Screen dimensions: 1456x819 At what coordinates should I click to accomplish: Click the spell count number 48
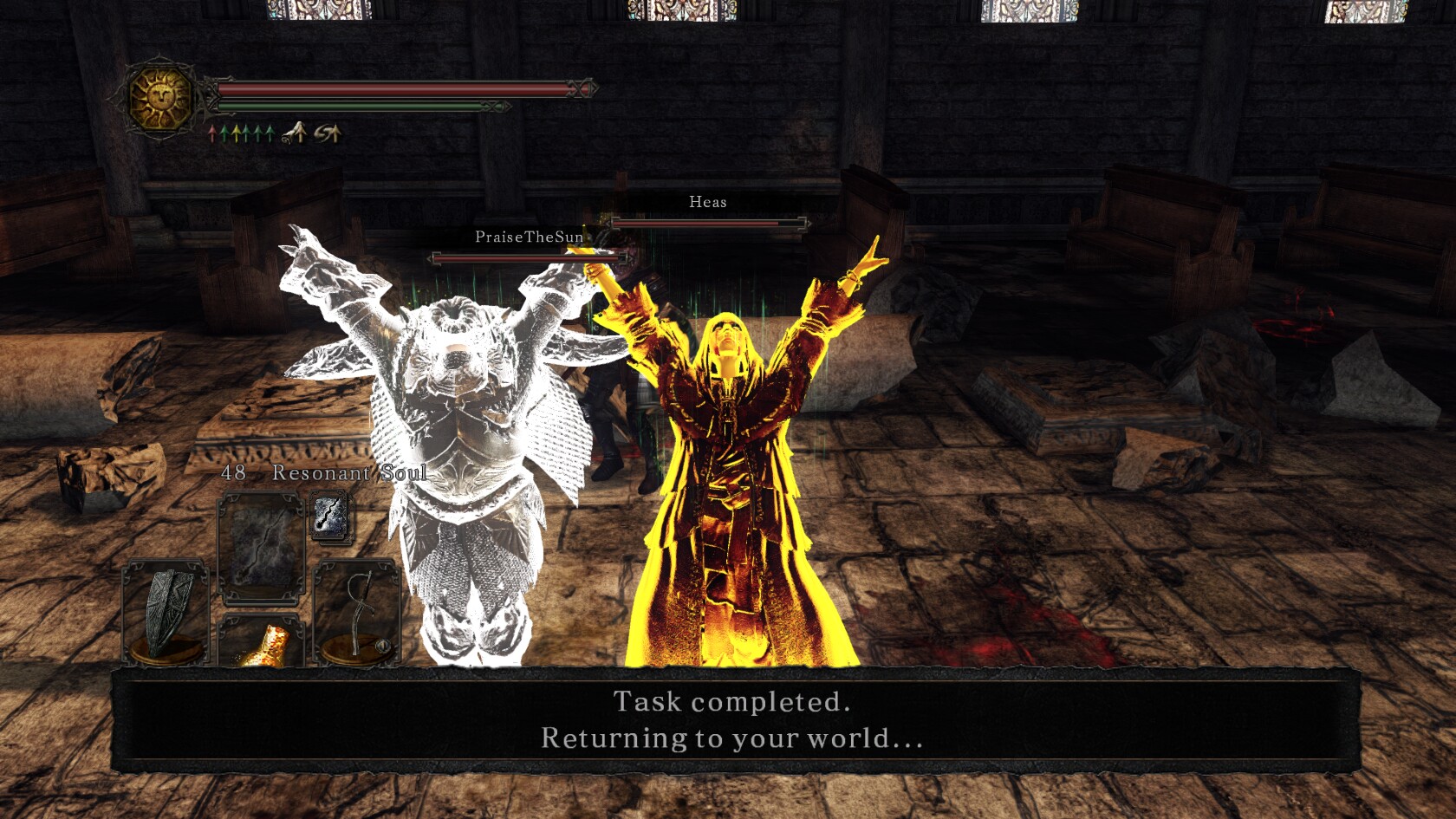click(232, 474)
